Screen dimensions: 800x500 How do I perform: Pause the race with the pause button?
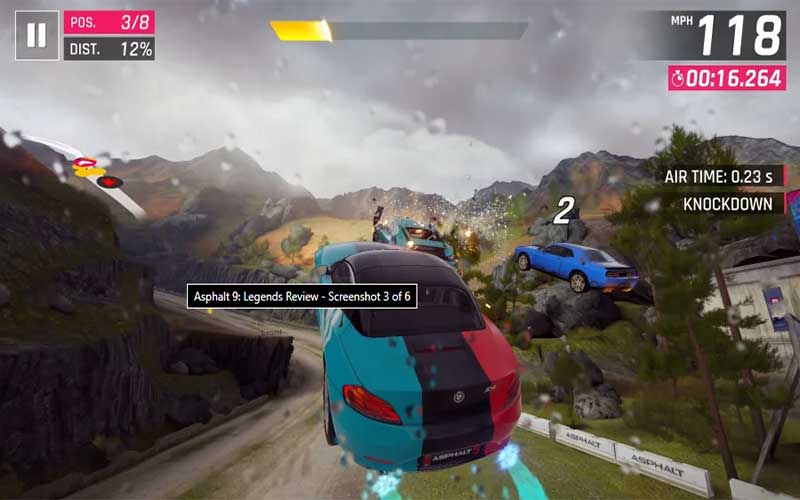click(x=36, y=35)
